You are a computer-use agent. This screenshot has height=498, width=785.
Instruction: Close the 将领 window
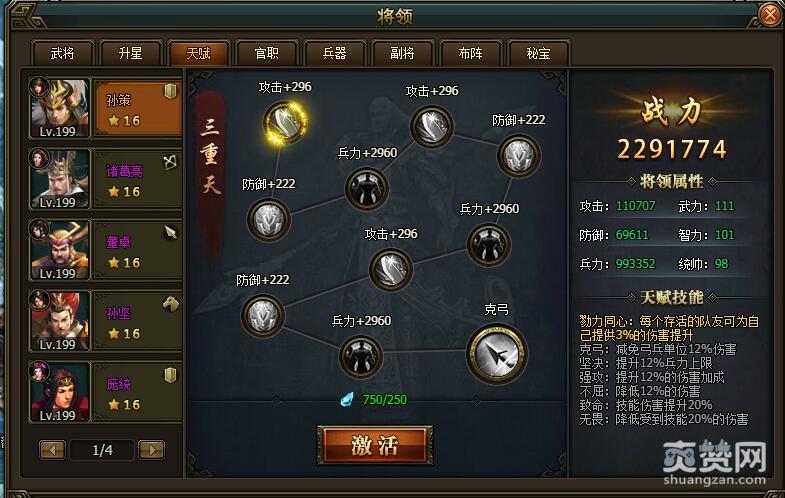tap(769, 15)
